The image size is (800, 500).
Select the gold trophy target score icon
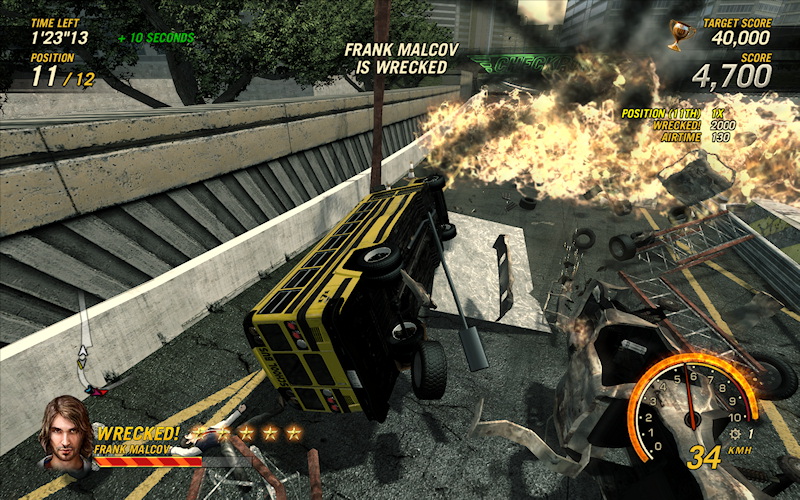(x=680, y=35)
